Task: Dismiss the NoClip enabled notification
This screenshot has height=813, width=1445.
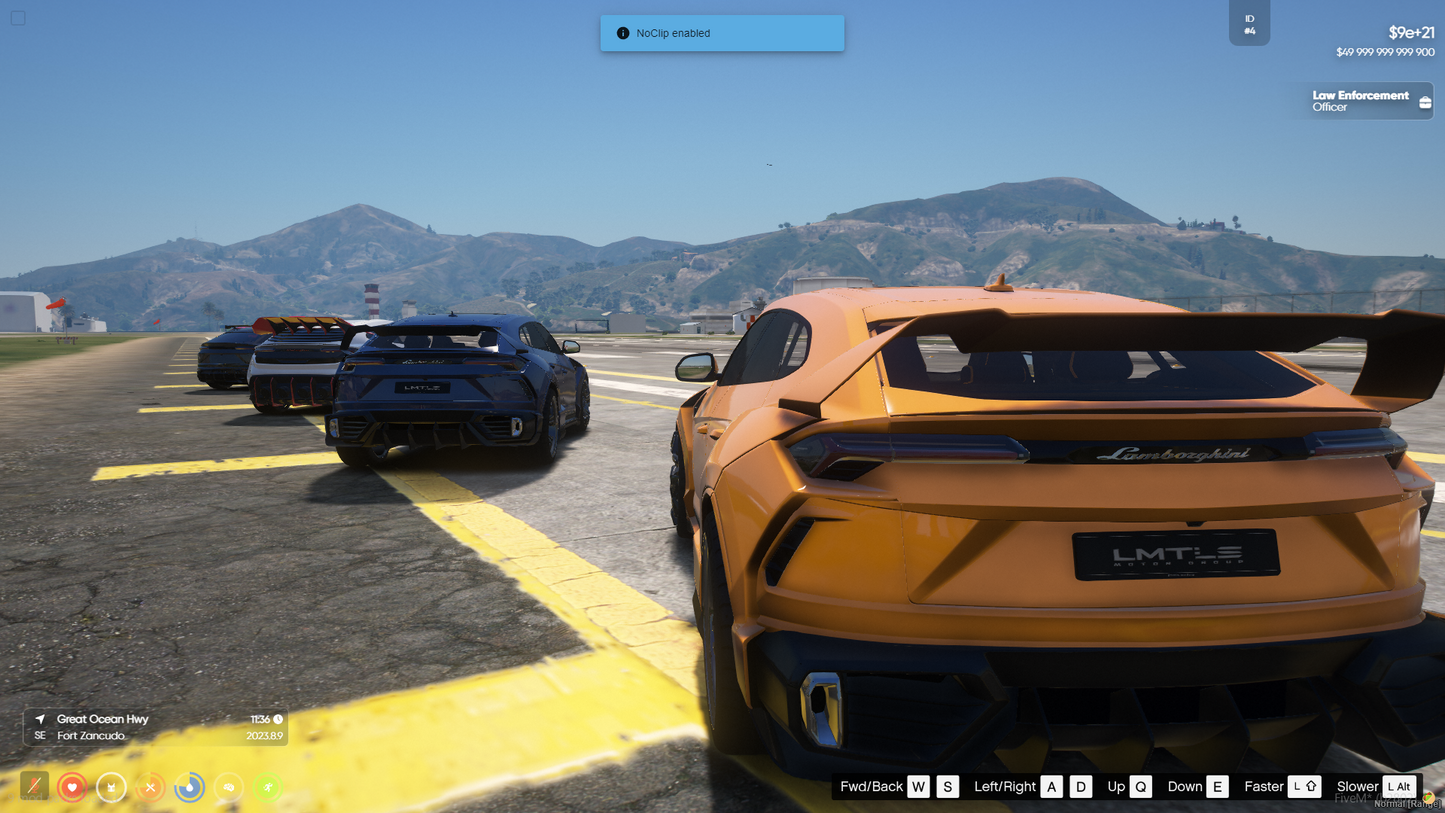Action: point(721,33)
